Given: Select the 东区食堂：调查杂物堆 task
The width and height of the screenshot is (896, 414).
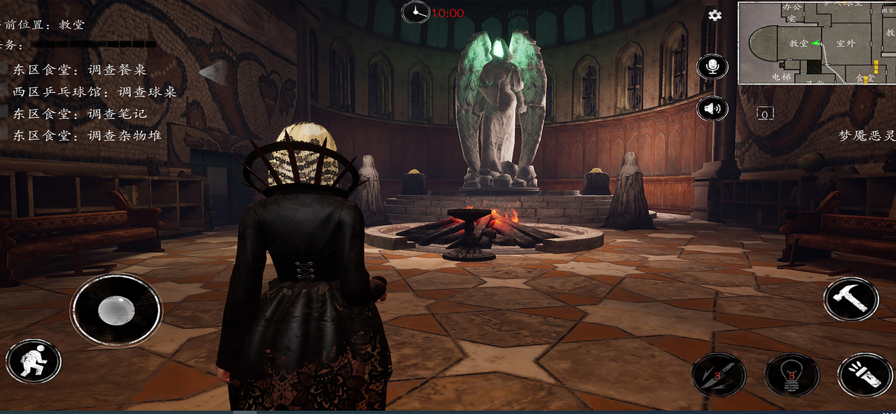Looking at the screenshot, I should click(x=87, y=136).
